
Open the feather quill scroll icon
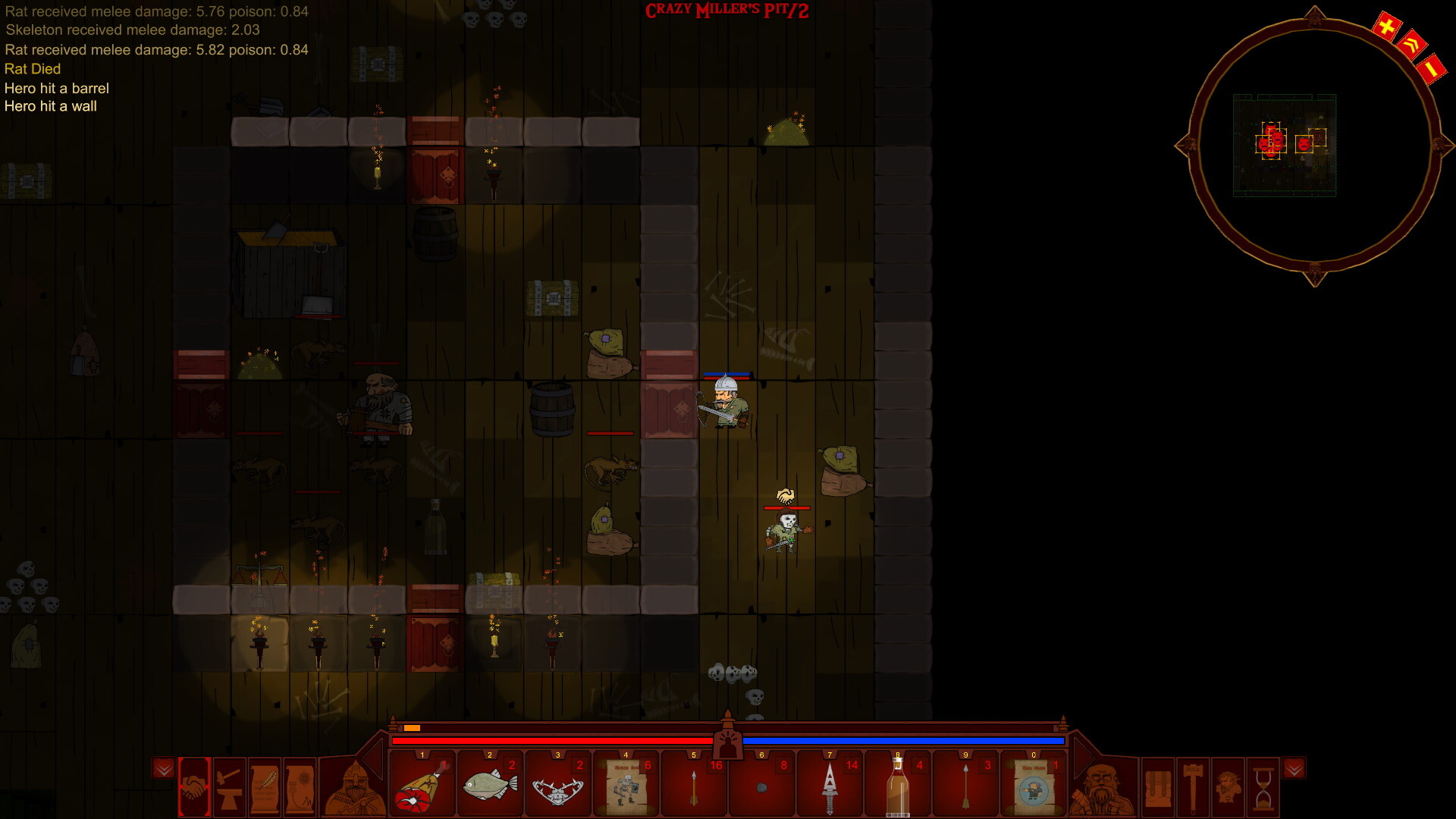click(x=264, y=787)
